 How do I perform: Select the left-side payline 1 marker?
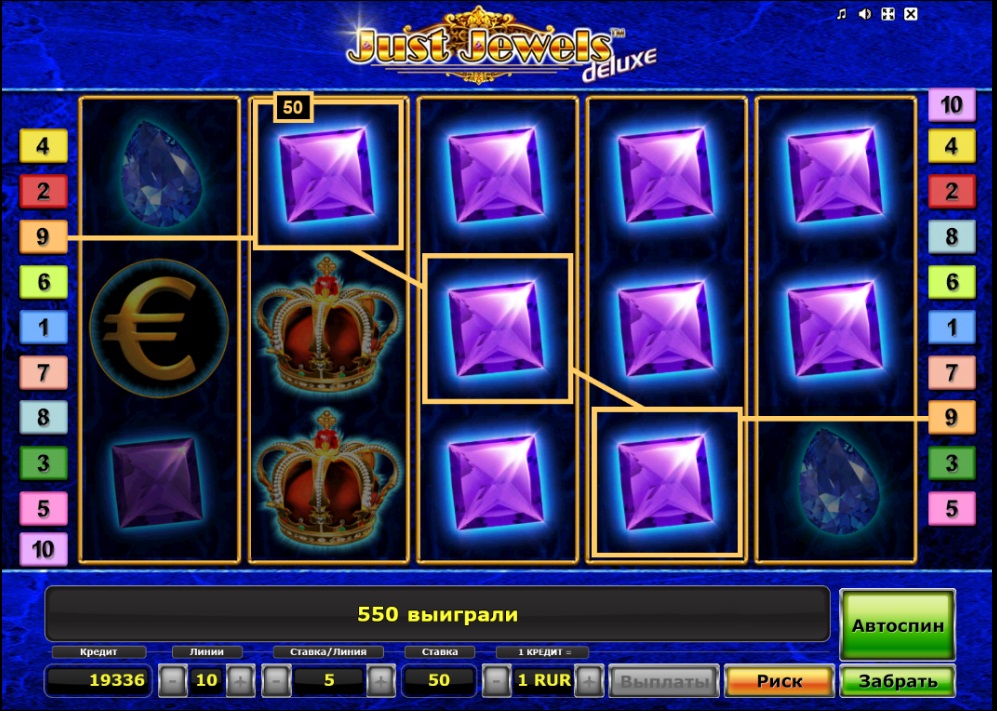(x=43, y=327)
